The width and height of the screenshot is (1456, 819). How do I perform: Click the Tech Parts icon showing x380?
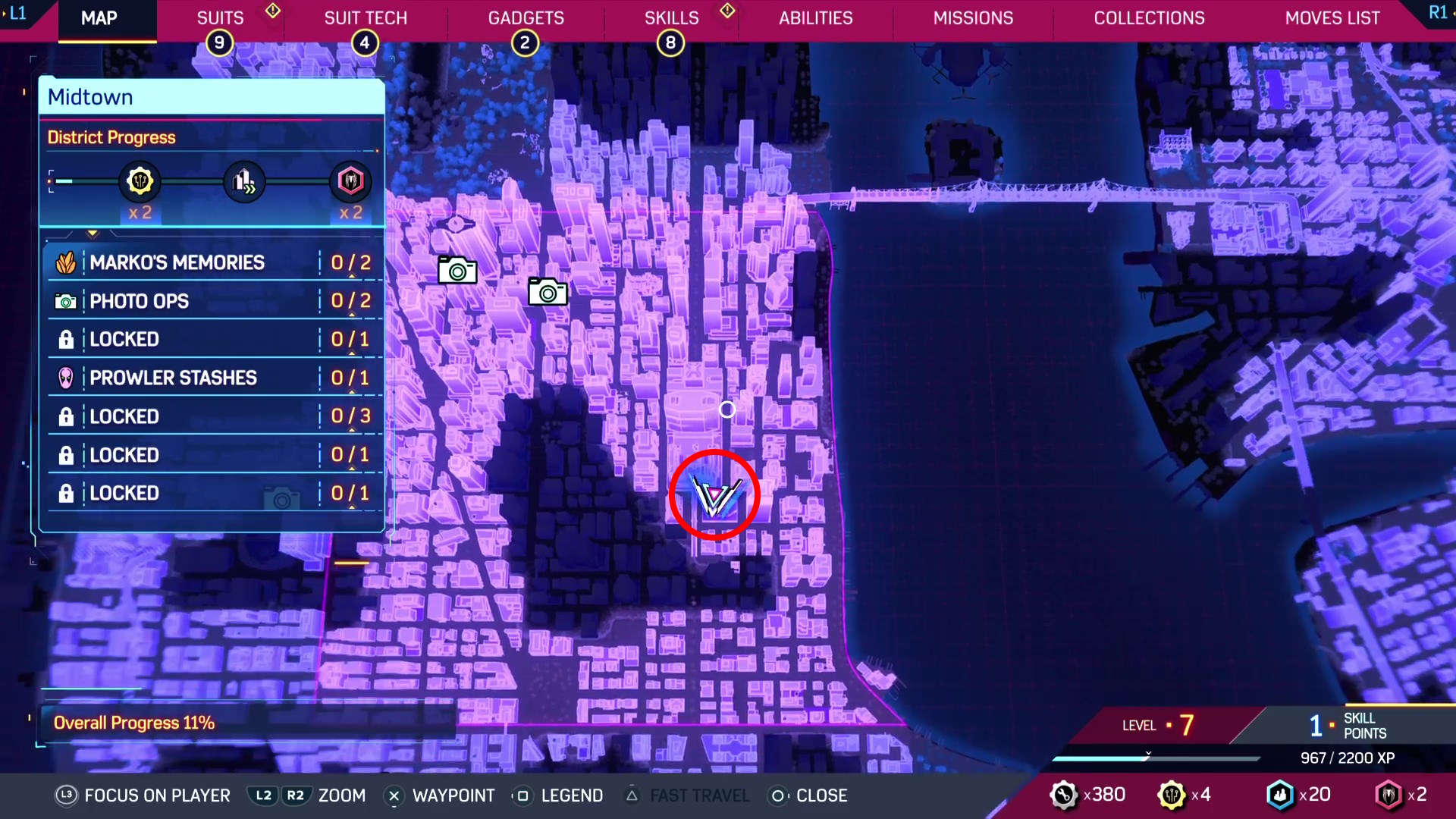(x=1065, y=795)
